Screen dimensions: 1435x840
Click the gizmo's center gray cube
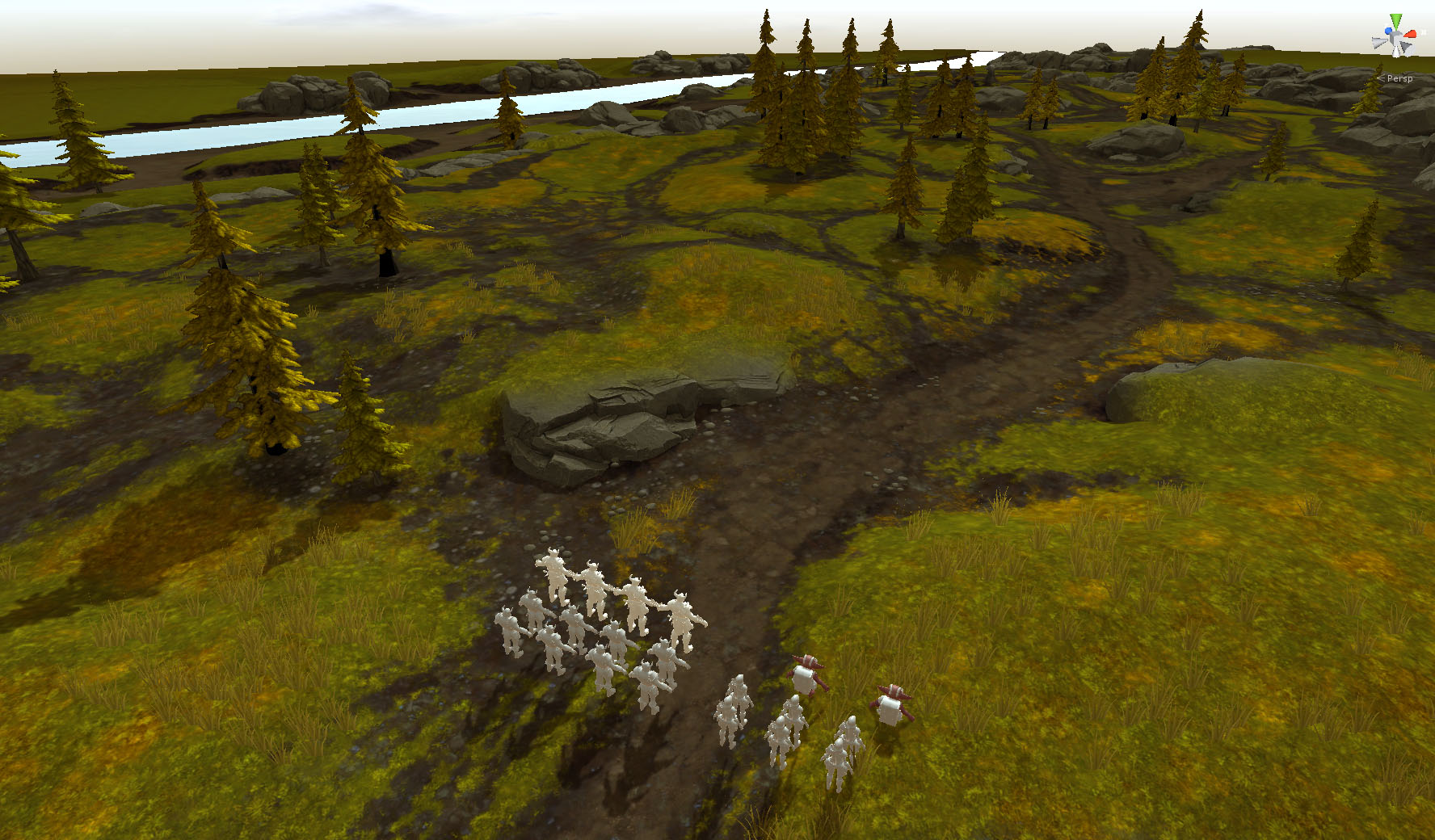click(x=1397, y=38)
